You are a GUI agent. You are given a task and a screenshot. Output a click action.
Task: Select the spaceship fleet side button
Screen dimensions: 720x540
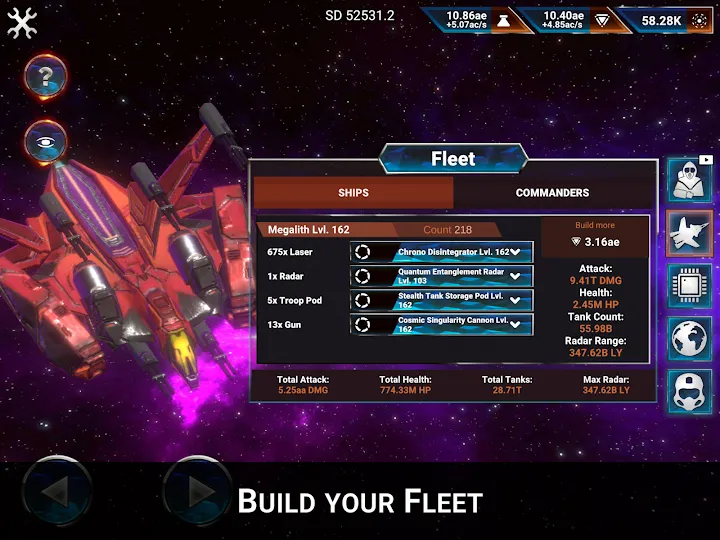click(x=689, y=234)
